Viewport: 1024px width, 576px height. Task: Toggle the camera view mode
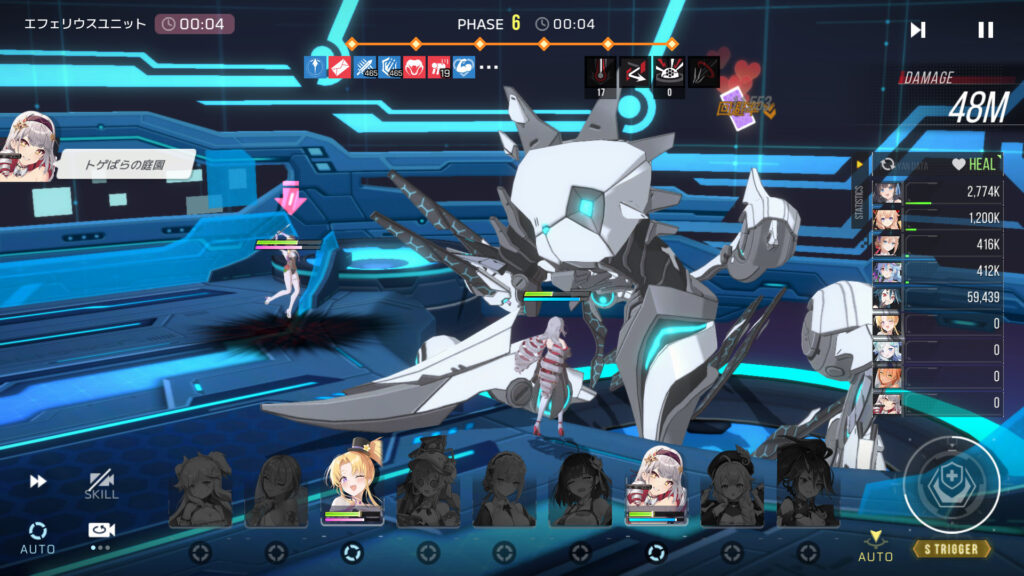100,531
